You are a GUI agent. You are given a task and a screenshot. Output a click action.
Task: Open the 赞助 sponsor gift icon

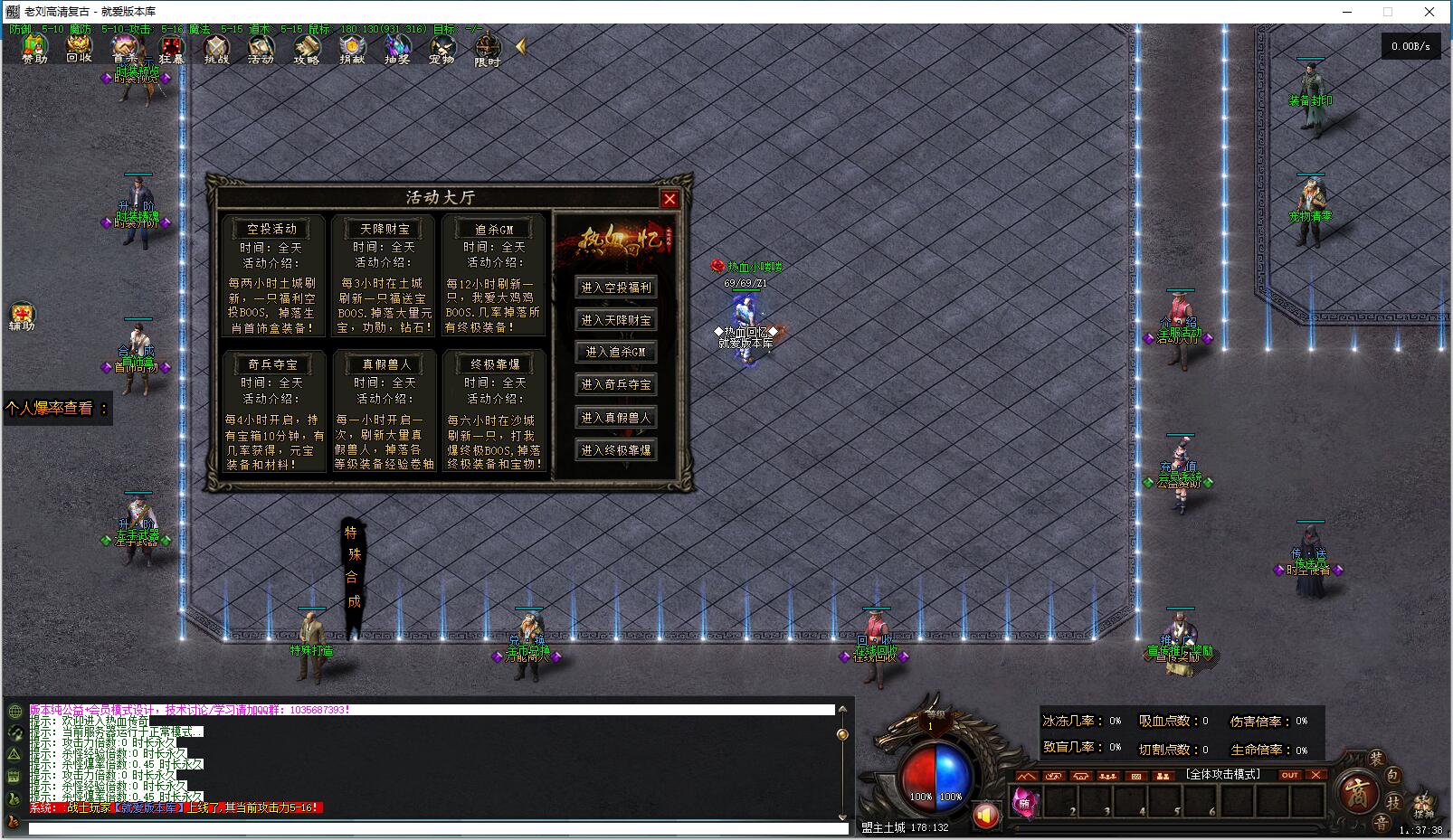click(x=34, y=48)
